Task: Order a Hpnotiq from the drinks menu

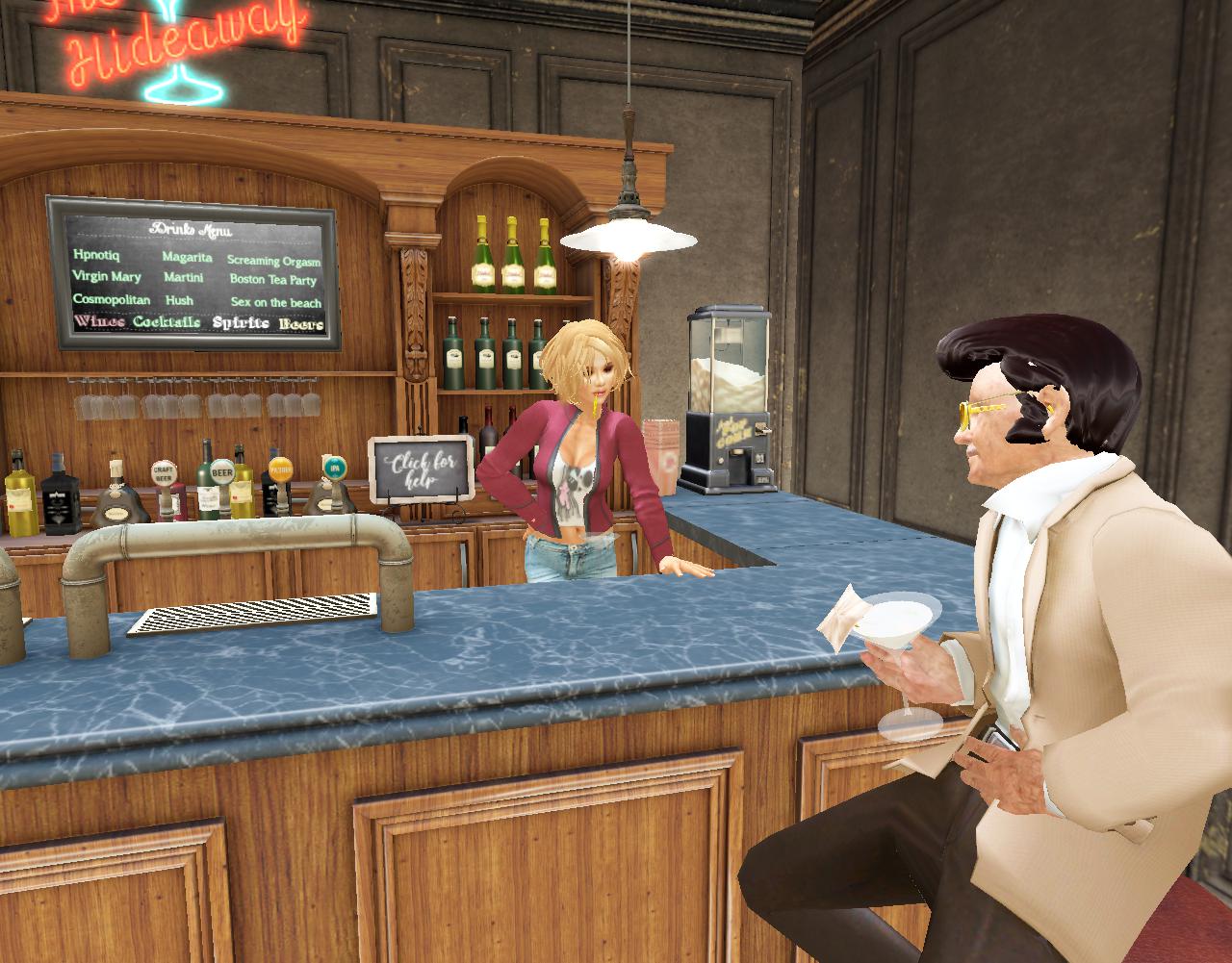Action: click(96, 254)
